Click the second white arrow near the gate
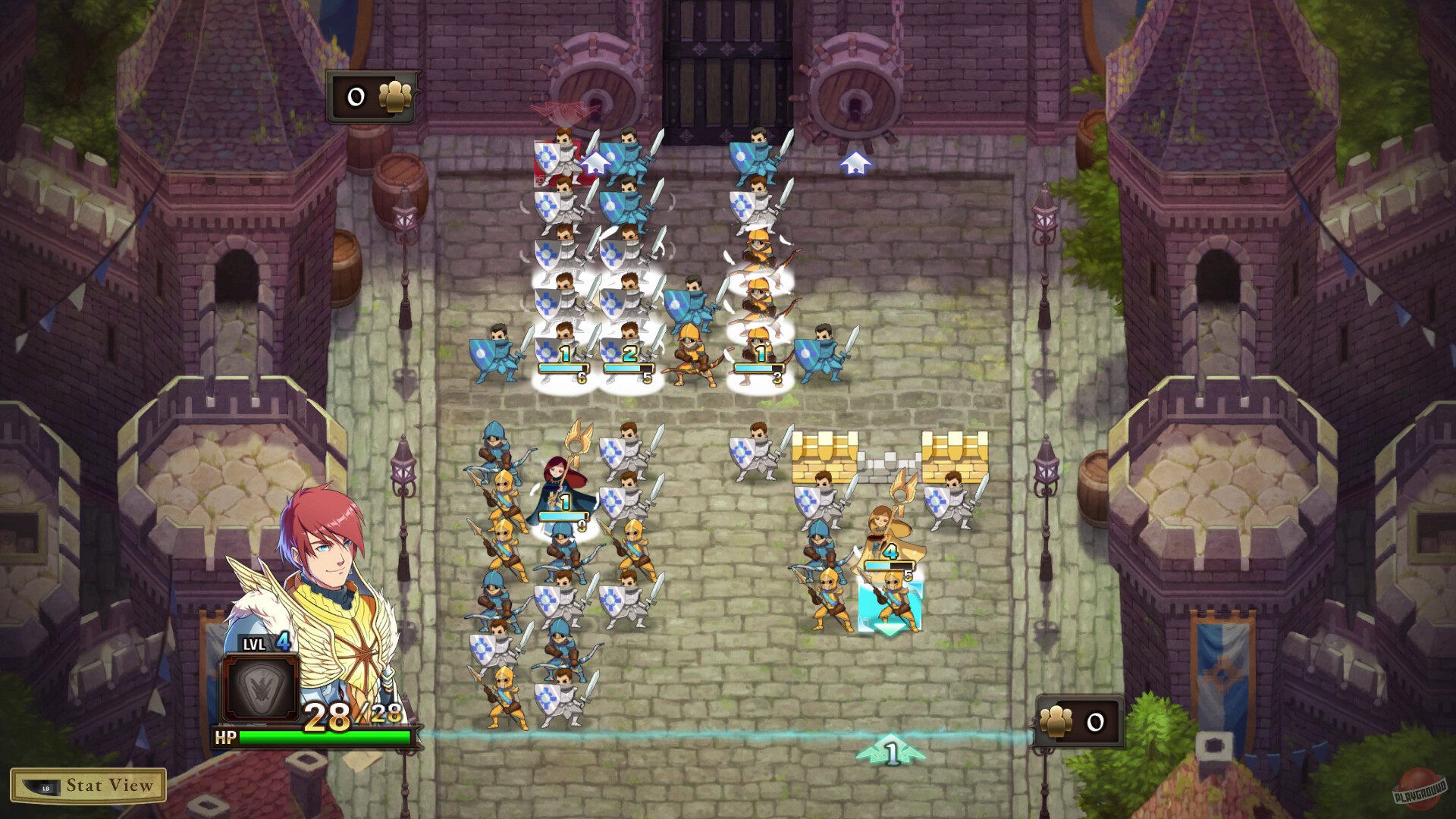 coord(857,162)
